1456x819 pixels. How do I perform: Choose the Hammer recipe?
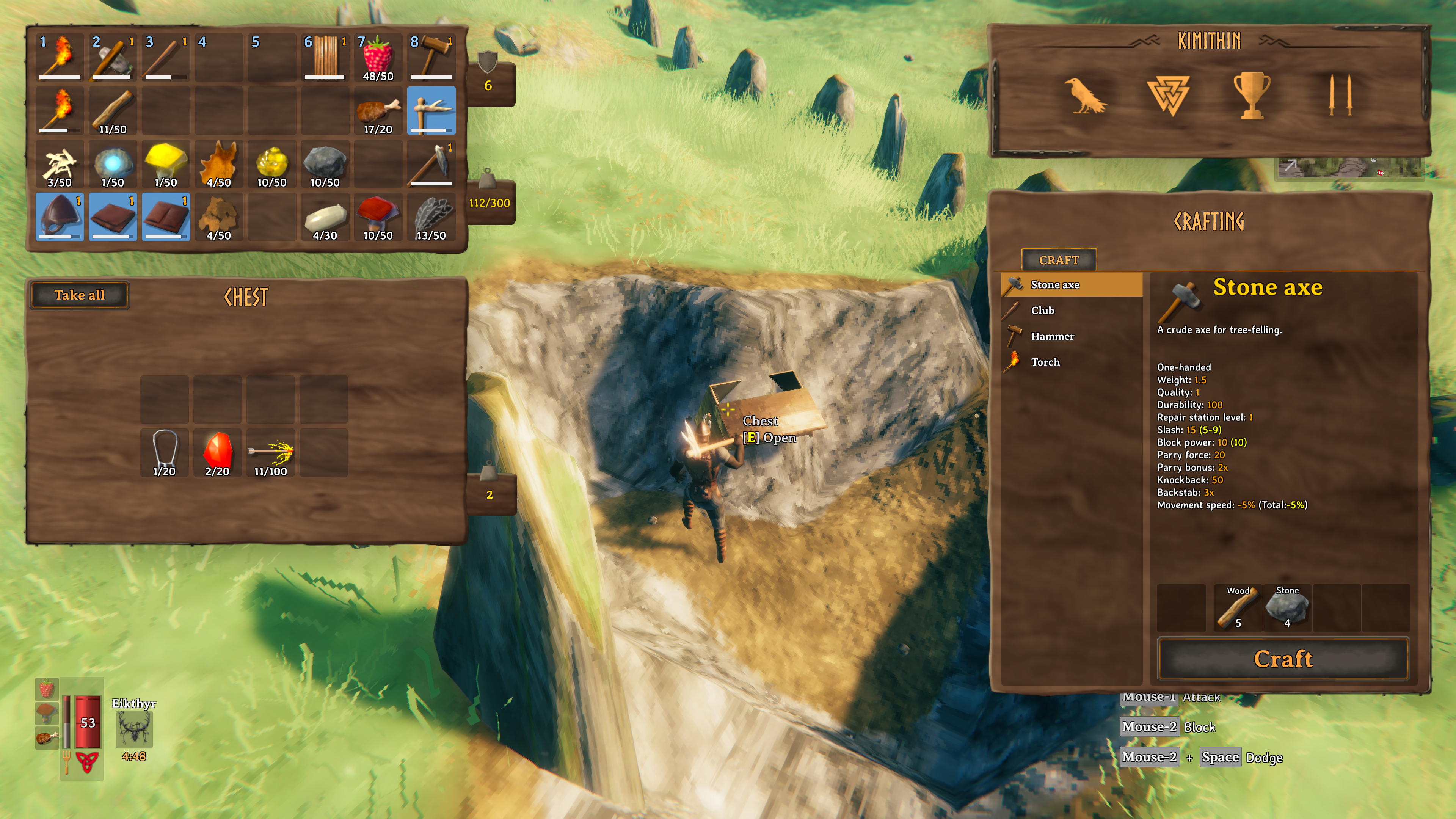tap(1052, 336)
